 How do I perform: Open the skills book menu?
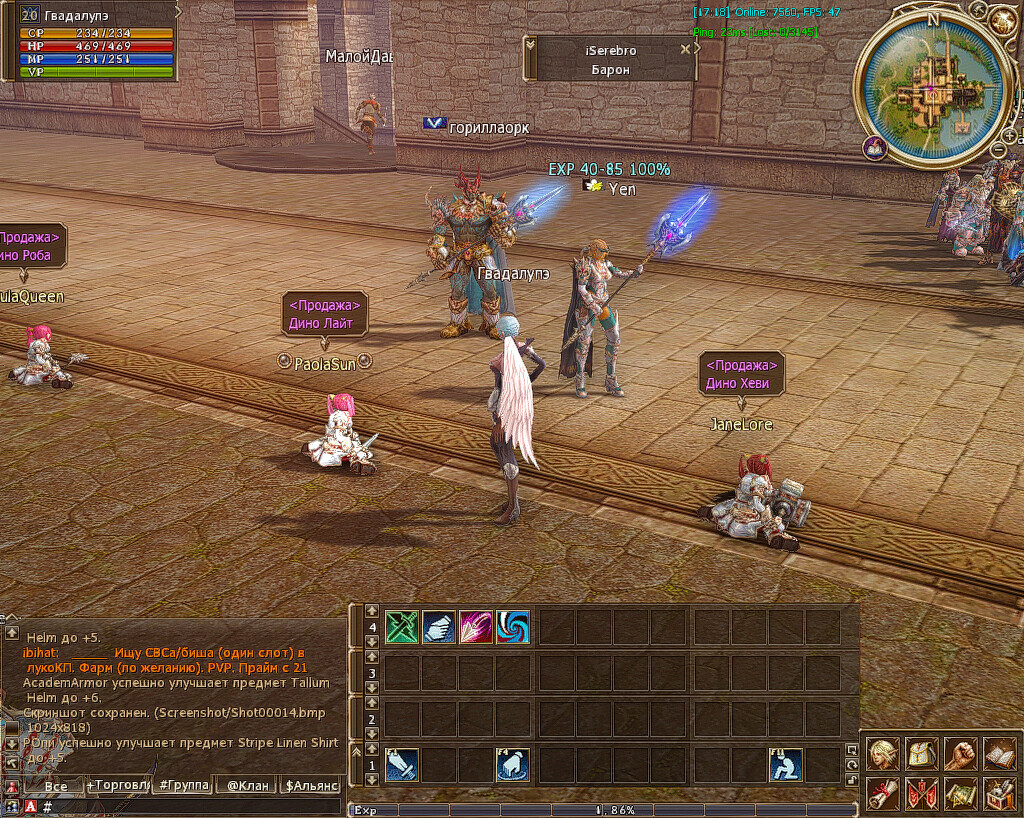(x=999, y=754)
